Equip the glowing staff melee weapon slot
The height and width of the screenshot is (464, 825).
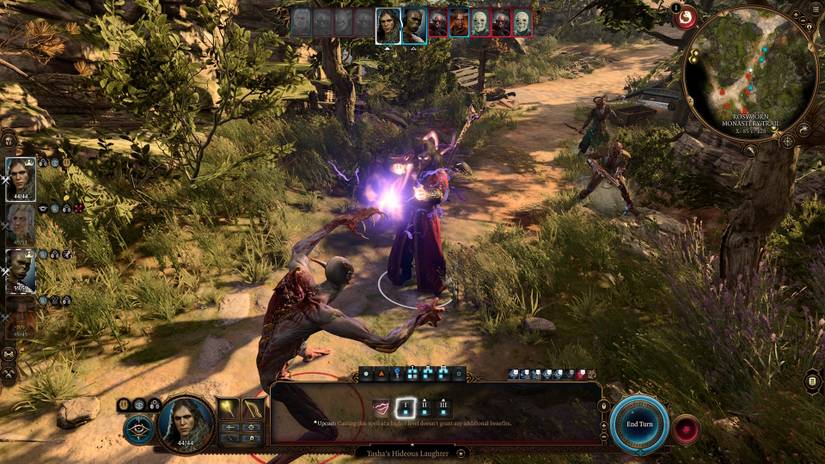coord(228,410)
